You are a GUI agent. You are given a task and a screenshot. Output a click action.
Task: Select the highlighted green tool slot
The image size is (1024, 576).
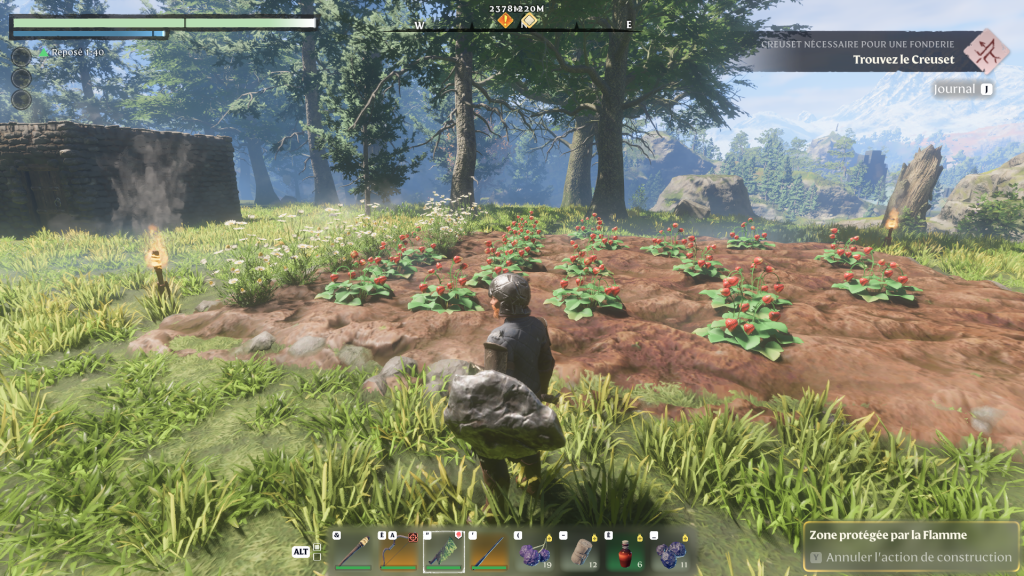pyautogui.click(x=443, y=550)
